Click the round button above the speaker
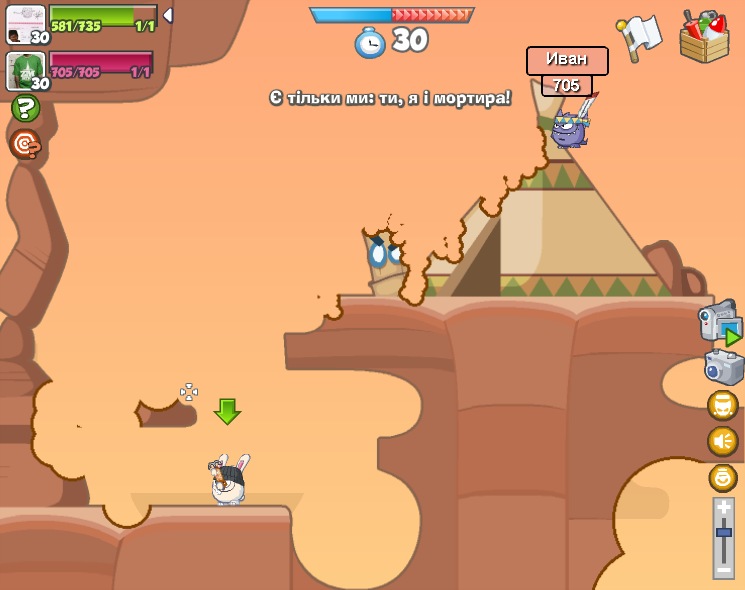Image resolution: width=745 pixels, height=590 pixels. click(722, 405)
